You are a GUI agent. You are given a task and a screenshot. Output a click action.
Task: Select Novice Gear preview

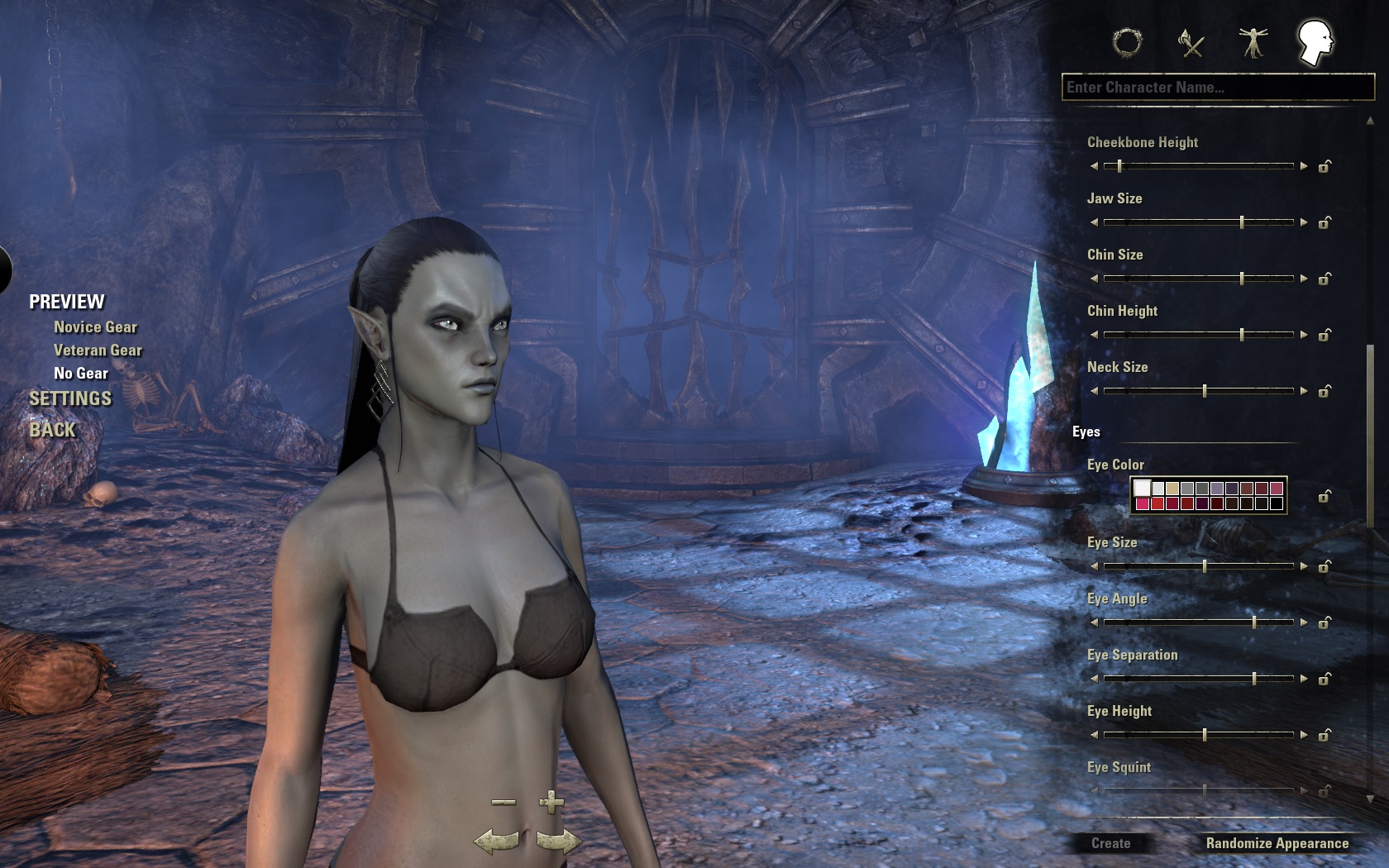click(x=95, y=327)
